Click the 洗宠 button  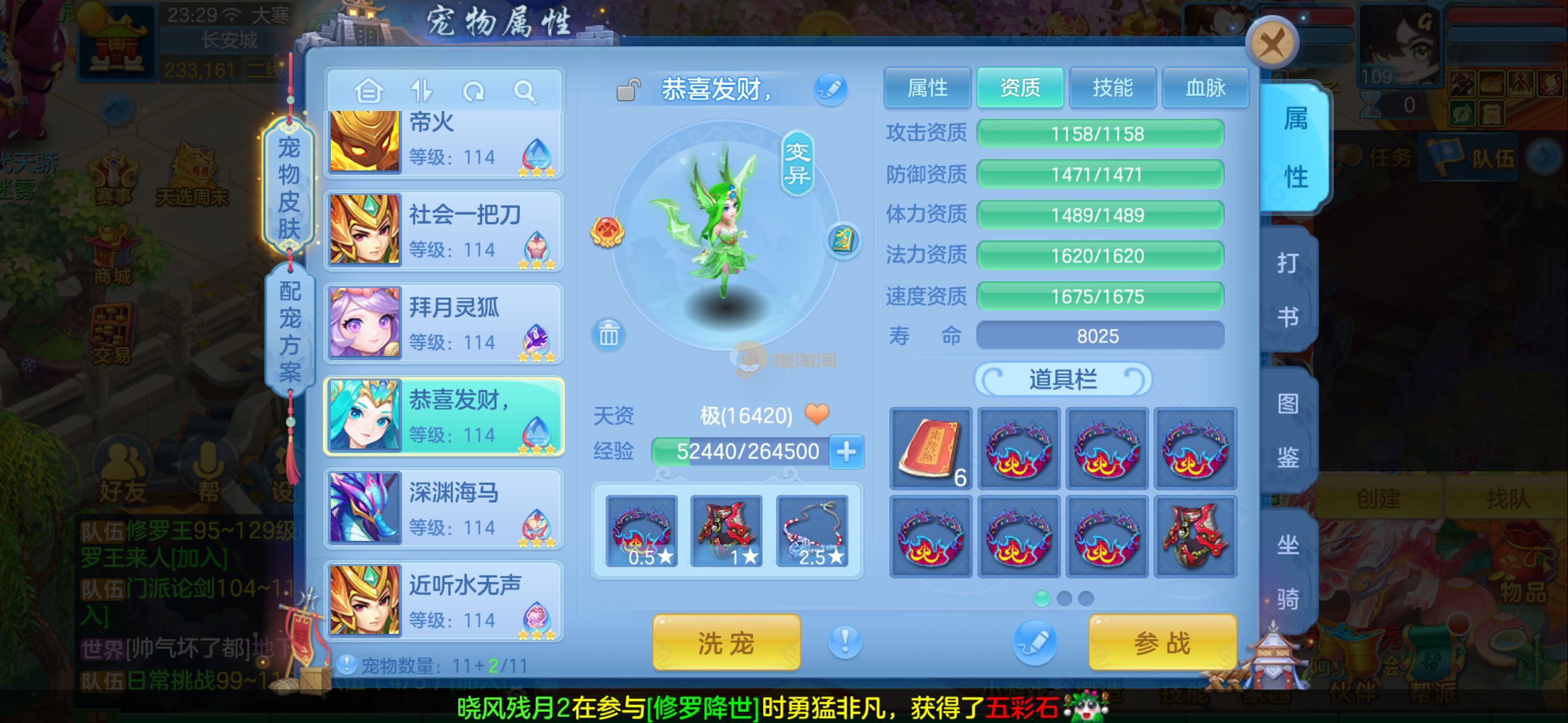click(726, 642)
